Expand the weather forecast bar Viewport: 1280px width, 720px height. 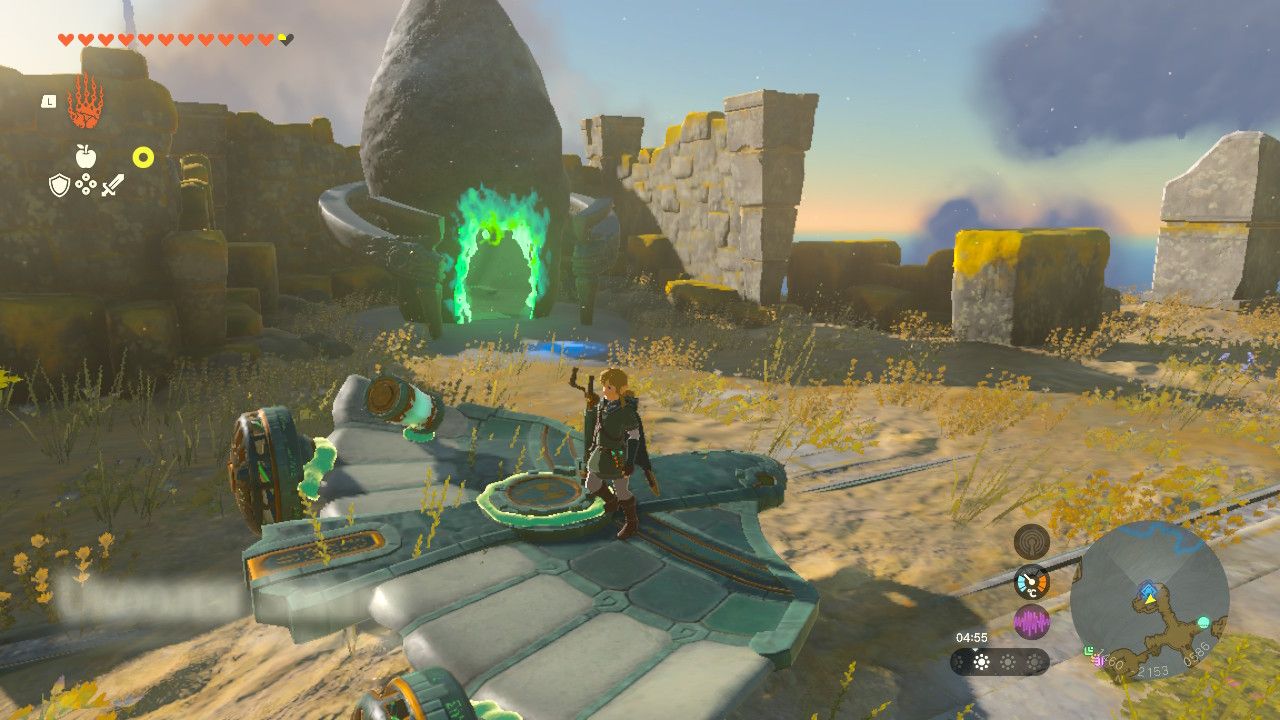(998, 662)
